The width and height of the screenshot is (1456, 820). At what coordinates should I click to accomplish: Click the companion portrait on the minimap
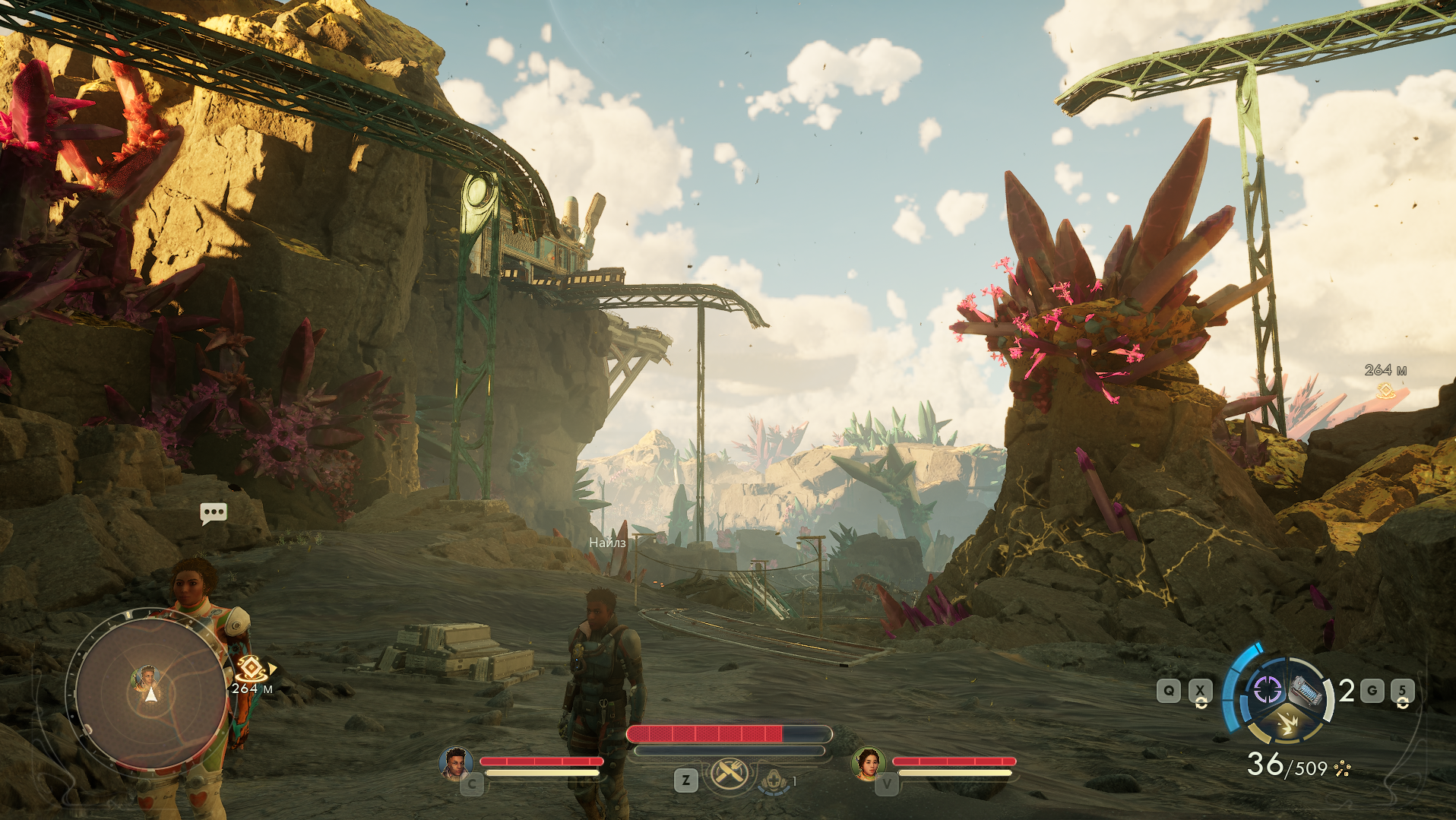[146, 676]
